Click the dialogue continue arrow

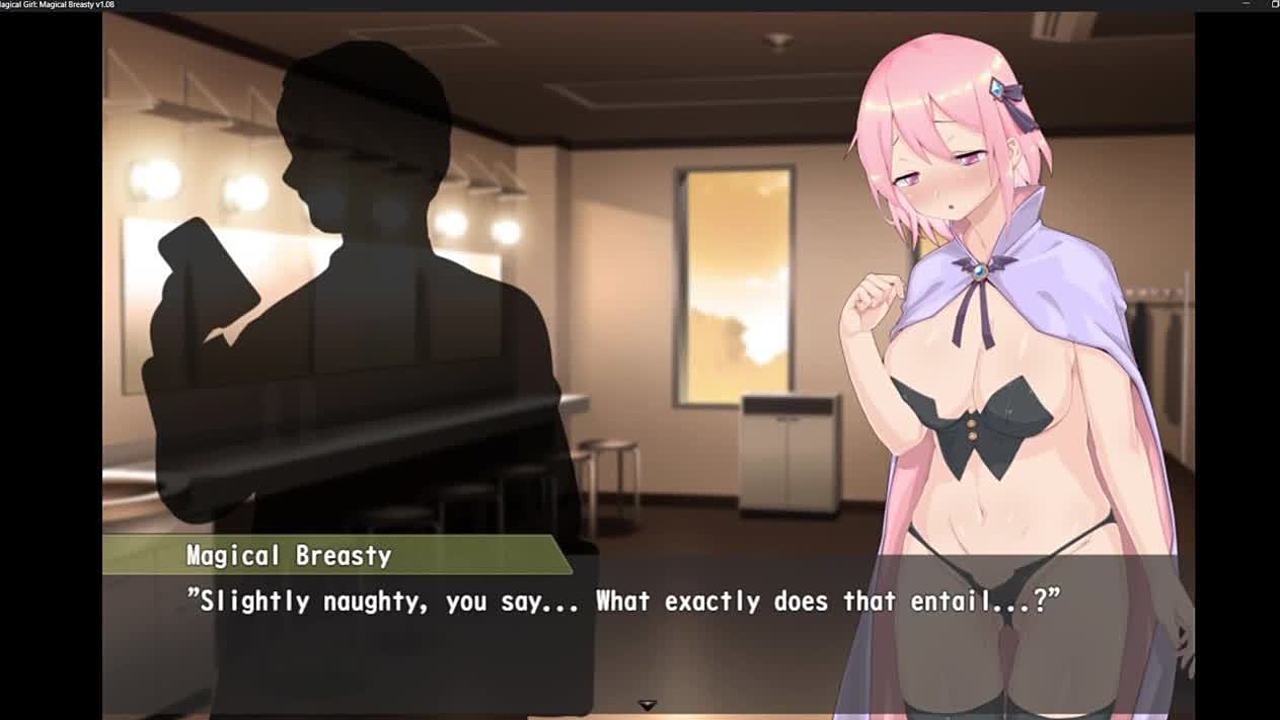click(x=648, y=705)
